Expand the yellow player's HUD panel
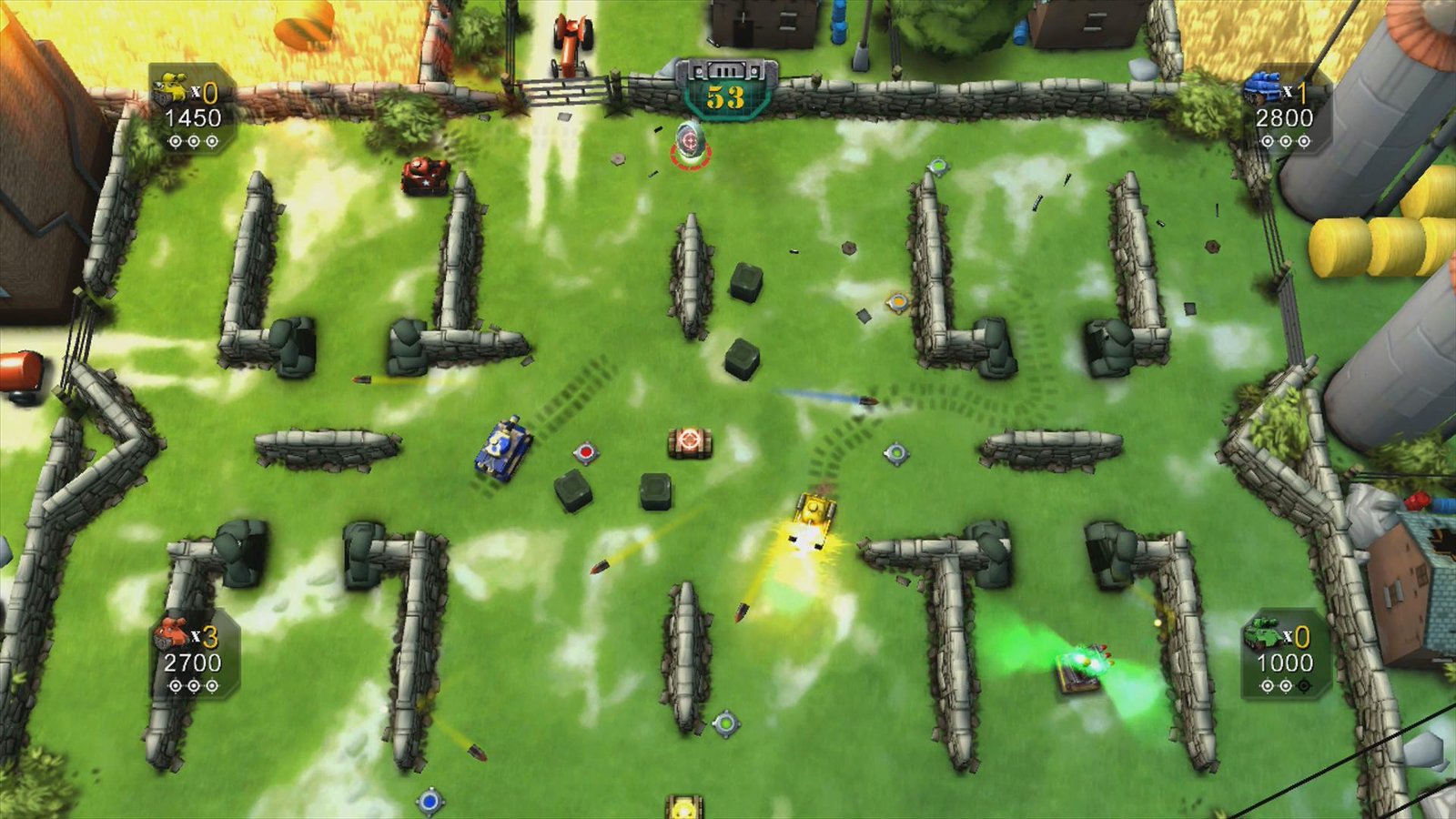This screenshot has width=1456, height=819. tap(191, 109)
